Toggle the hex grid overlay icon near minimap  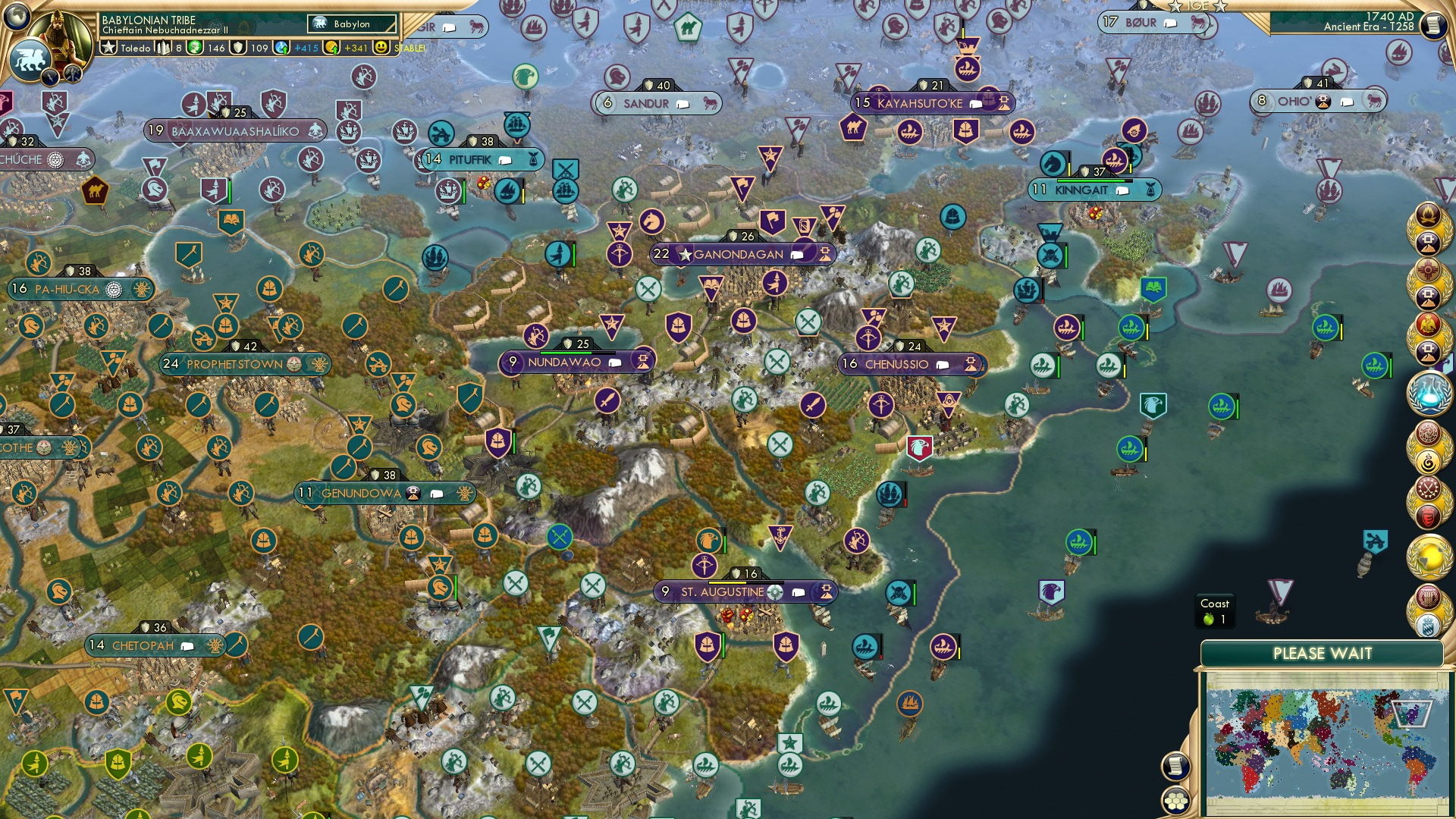click(1176, 802)
